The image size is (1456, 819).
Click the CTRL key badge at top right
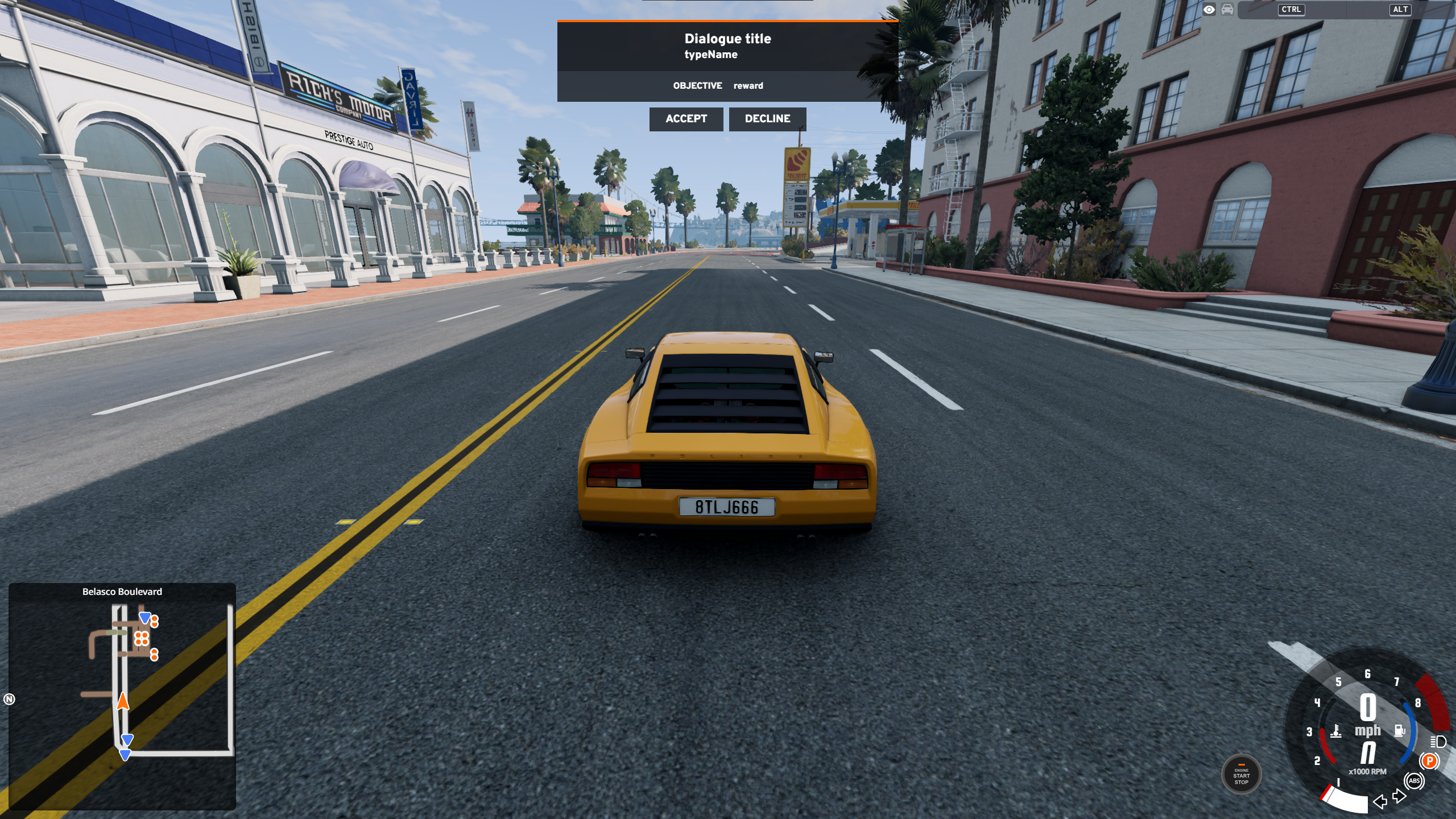pyautogui.click(x=1292, y=10)
